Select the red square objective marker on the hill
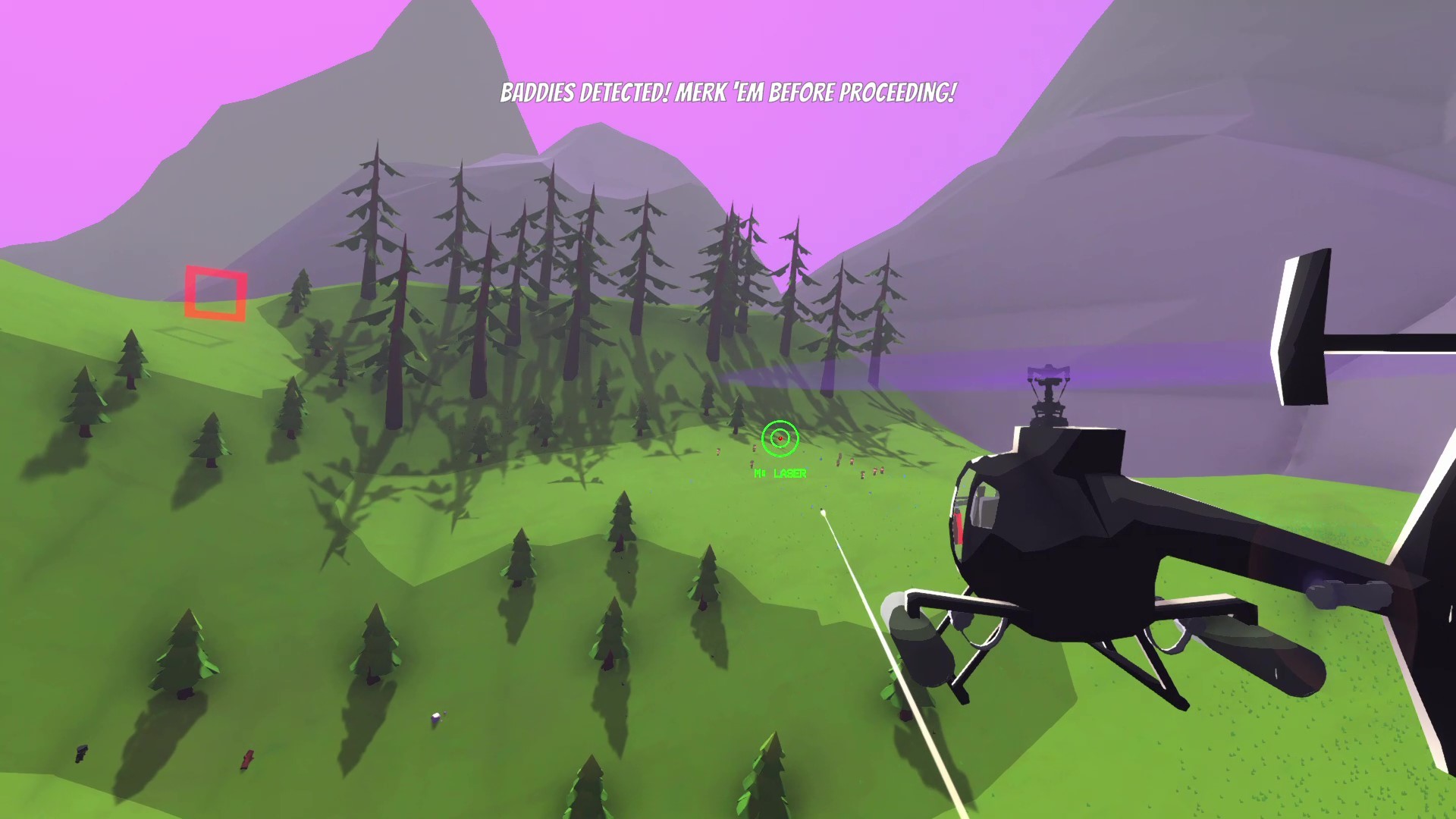 pyautogui.click(x=215, y=293)
